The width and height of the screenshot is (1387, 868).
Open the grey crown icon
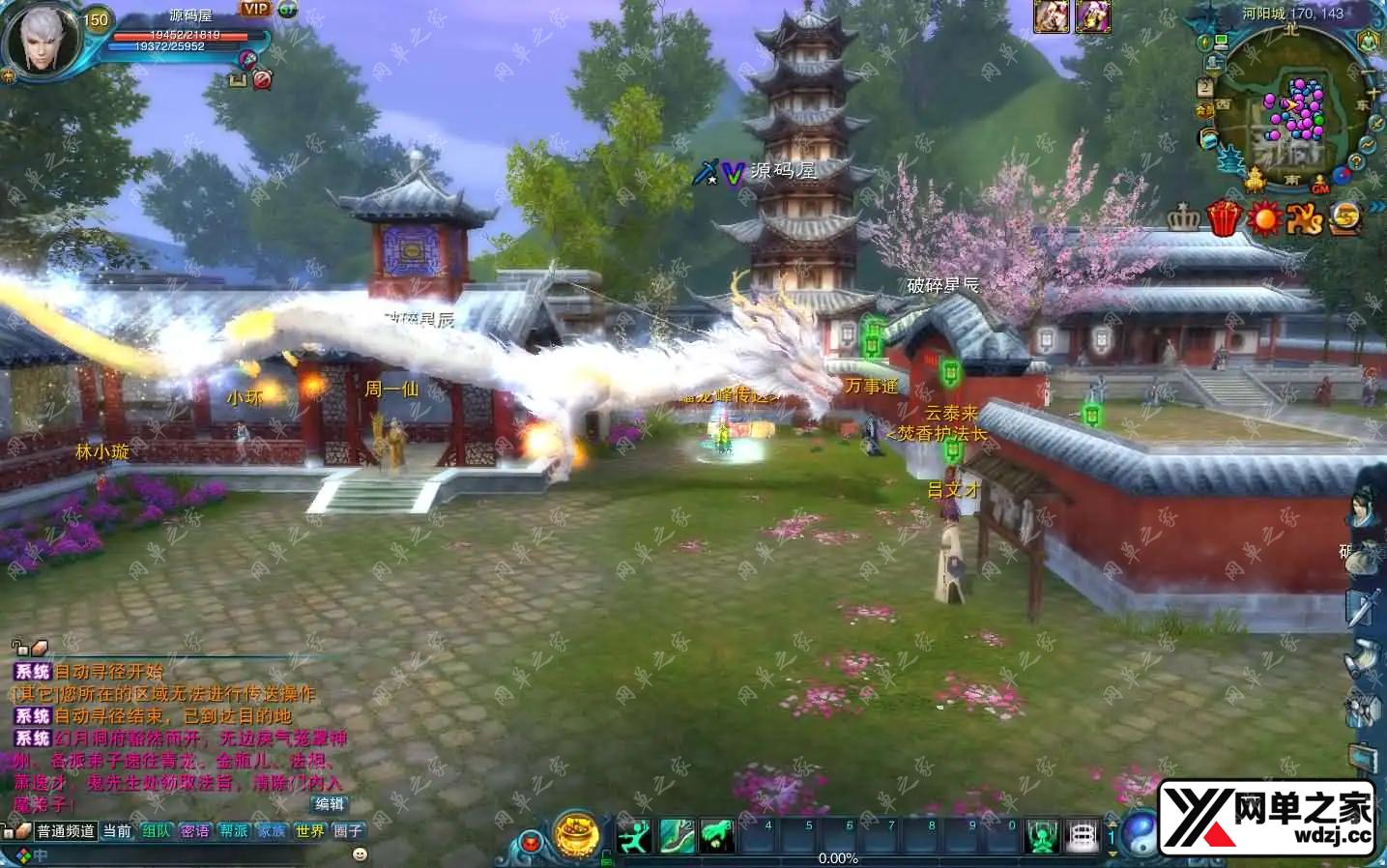pyautogui.click(x=1184, y=218)
